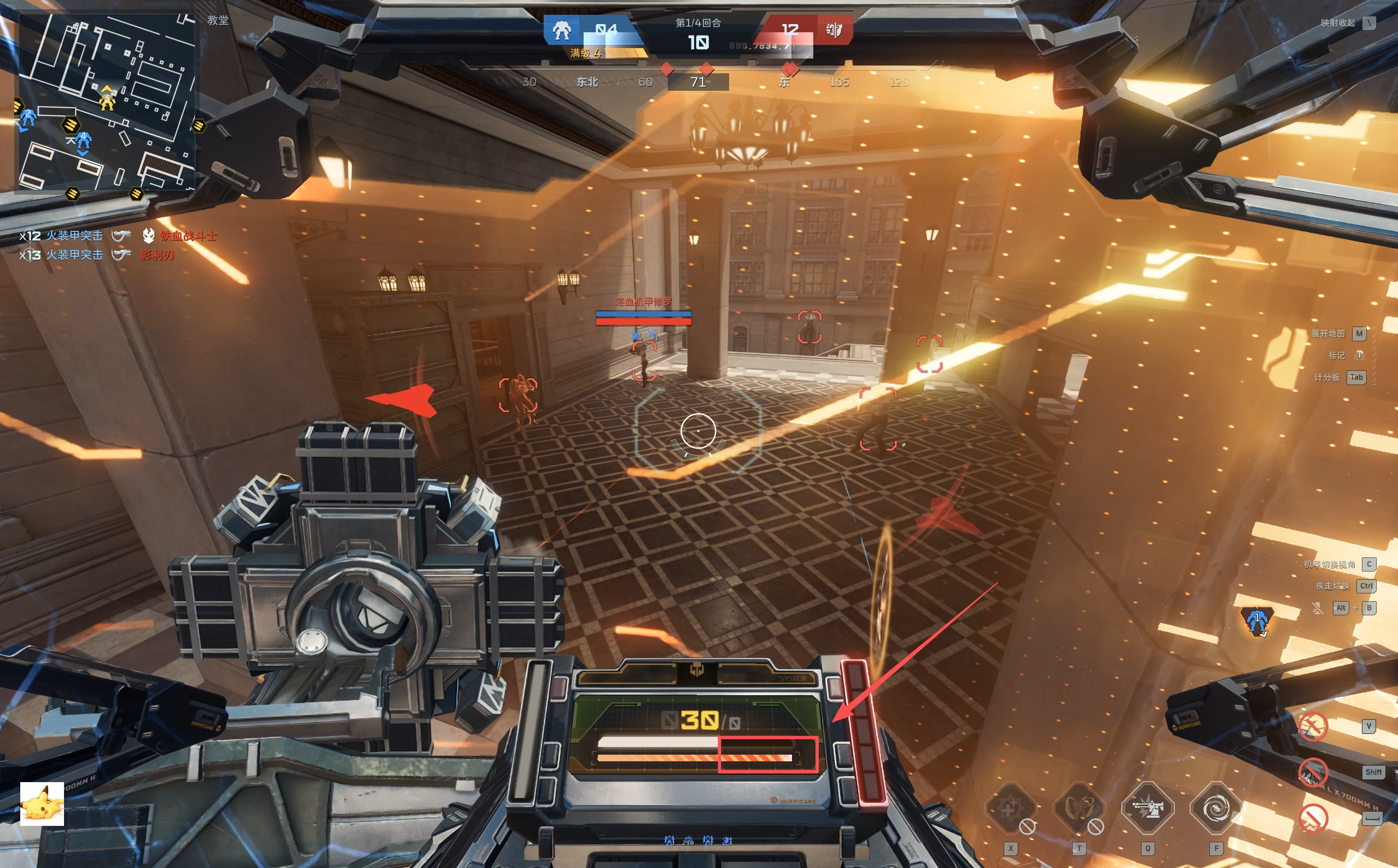The width and height of the screenshot is (1398, 868).
Task: Select the 展开地图 expand map label
Action: click(x=1328, y=334)
